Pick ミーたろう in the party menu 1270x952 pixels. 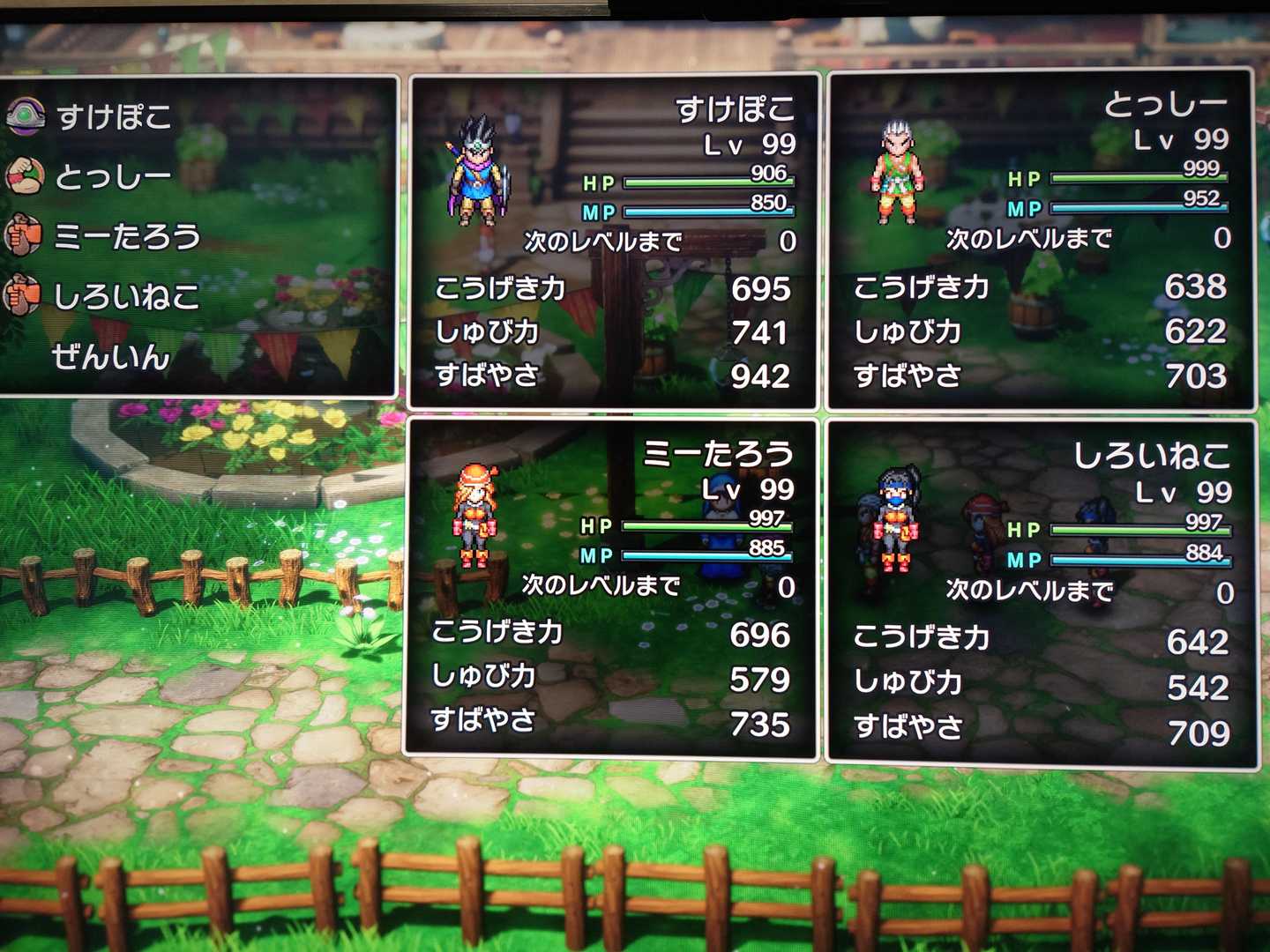[x=127, y=236]
